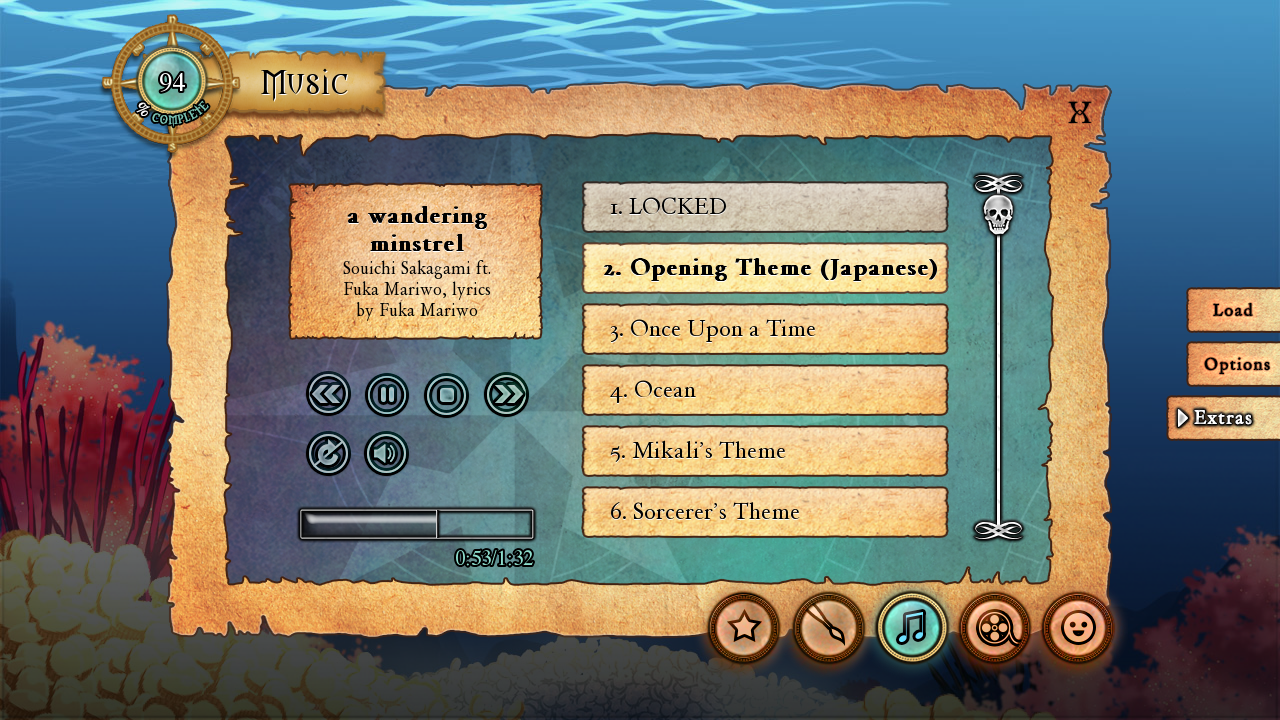Skip forward to the next track
The height and width of the screenshot is (720, 1280).
506,394
